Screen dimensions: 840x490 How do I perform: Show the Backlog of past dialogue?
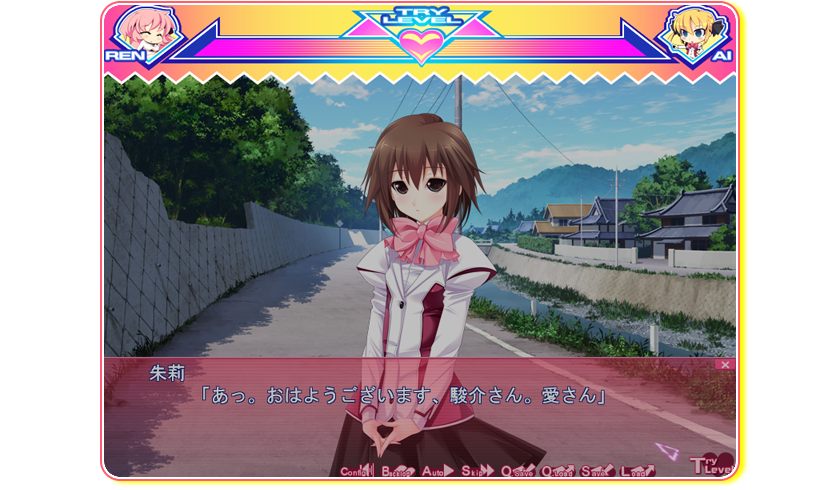pos(398,471)
